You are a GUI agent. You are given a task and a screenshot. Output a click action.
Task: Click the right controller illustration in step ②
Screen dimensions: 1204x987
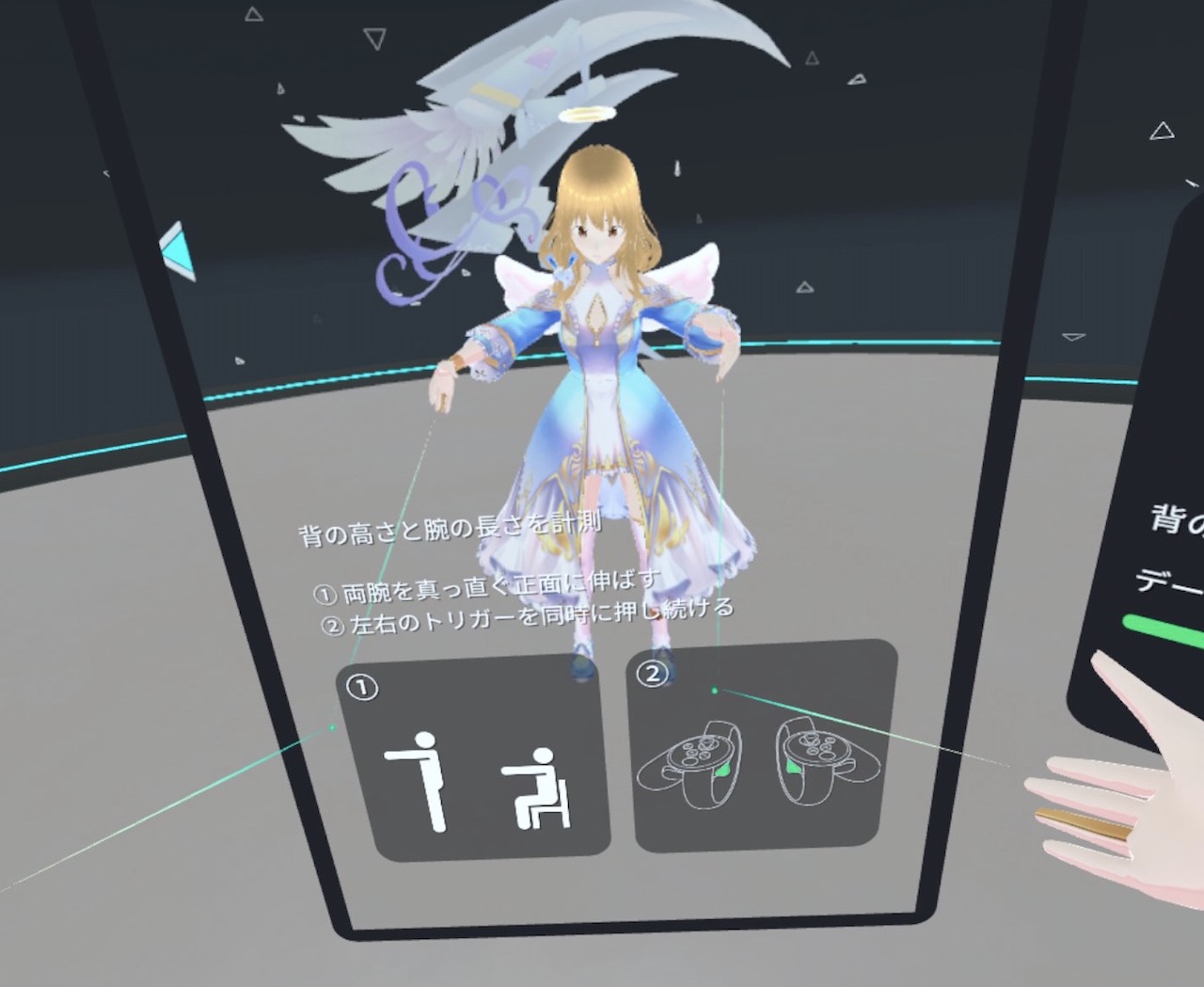pos(816,772)
